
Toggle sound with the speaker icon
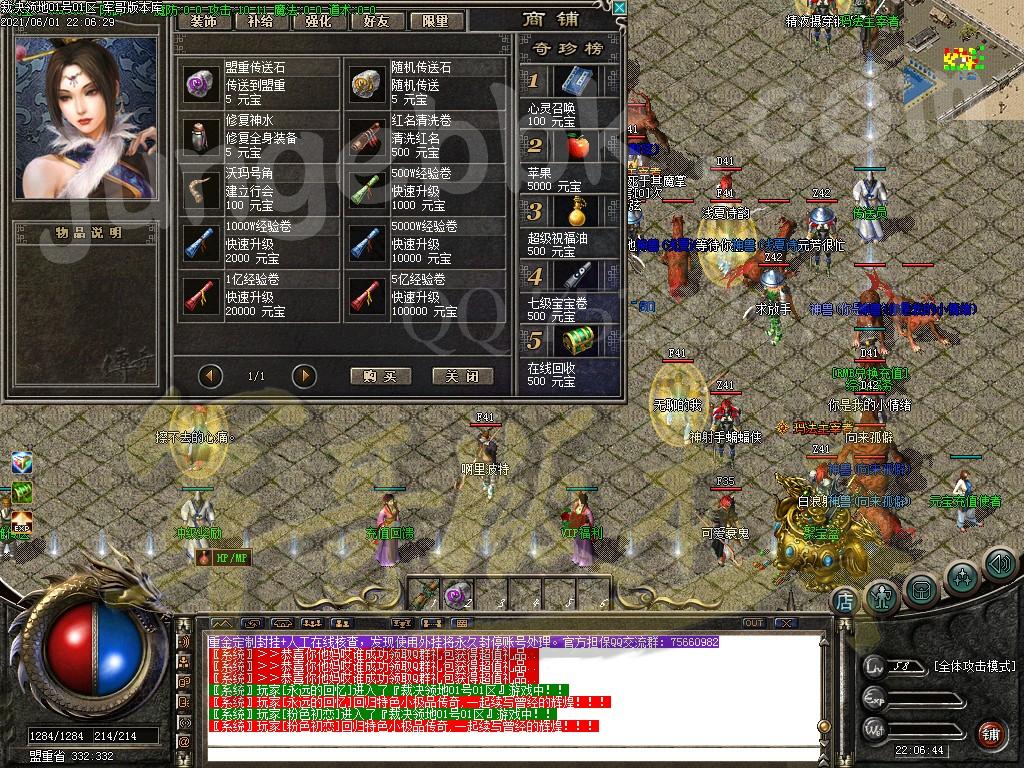click(999, 565)
